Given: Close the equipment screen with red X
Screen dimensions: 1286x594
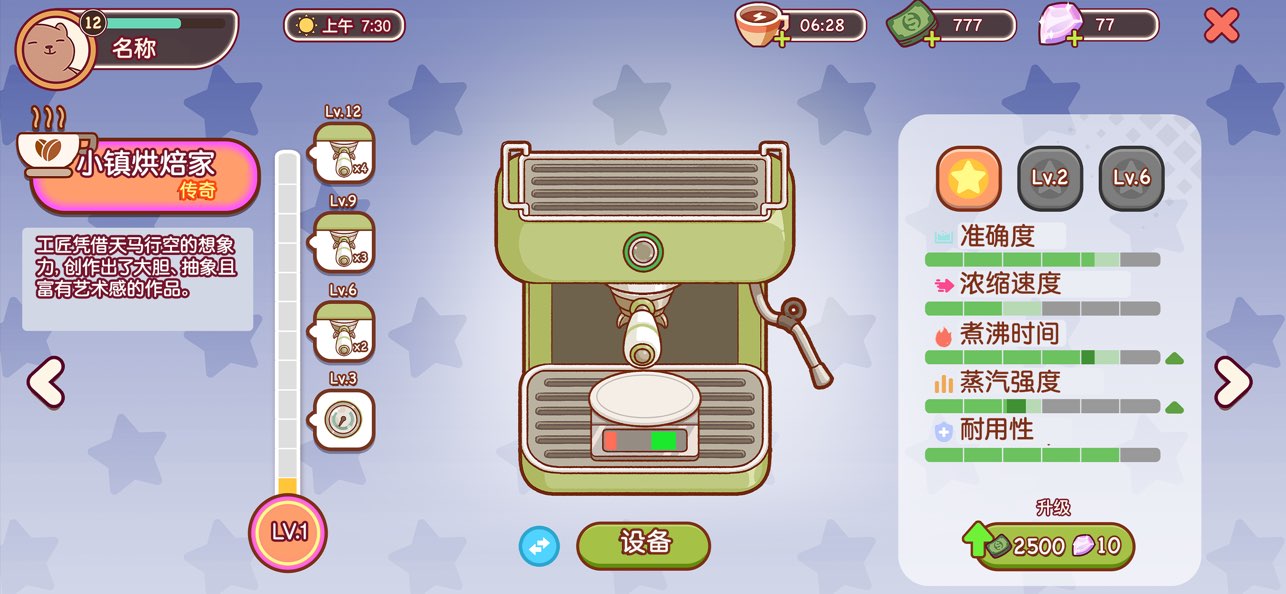Looking at the screenshot, I should 1221,25.
